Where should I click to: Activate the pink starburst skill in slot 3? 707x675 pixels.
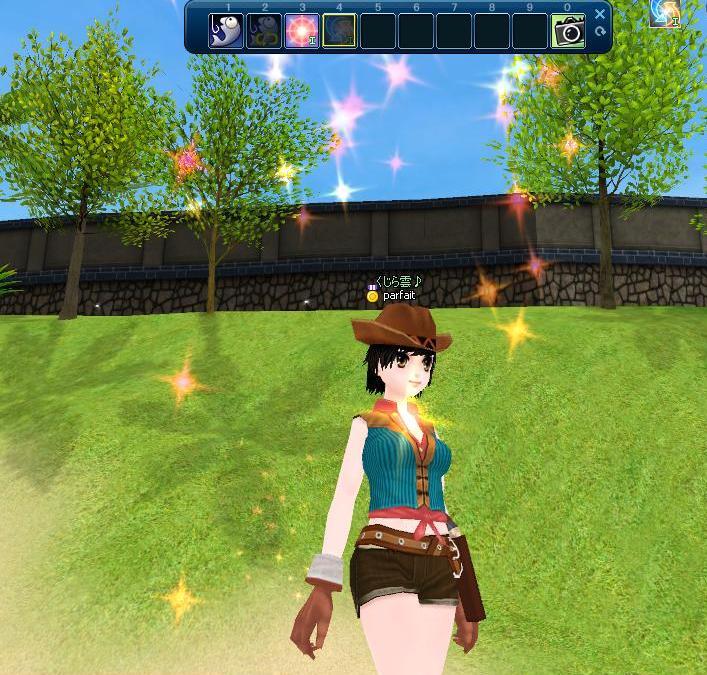[301, 31]
